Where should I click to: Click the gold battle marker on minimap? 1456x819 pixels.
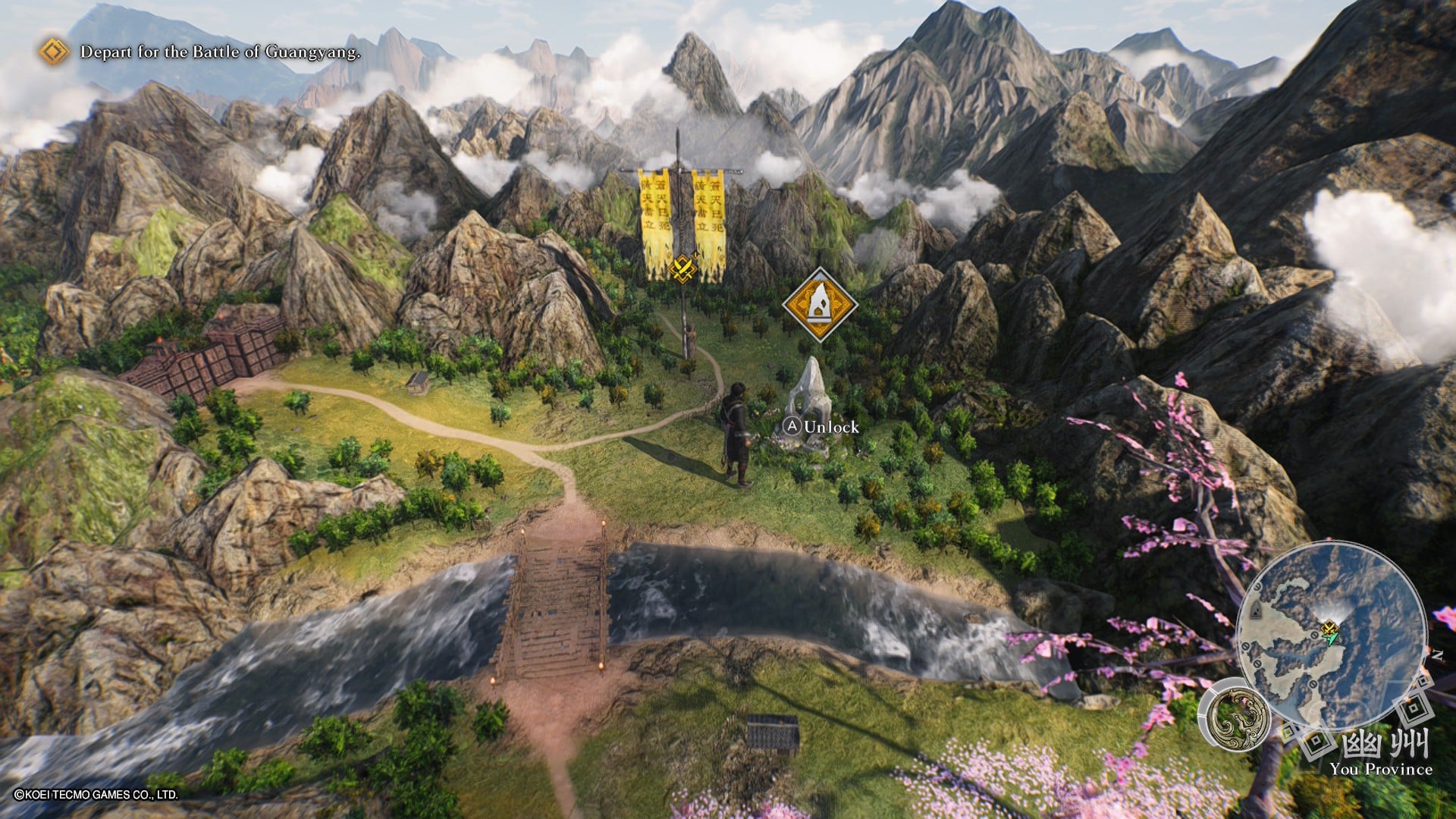[x=1328, y=628]
